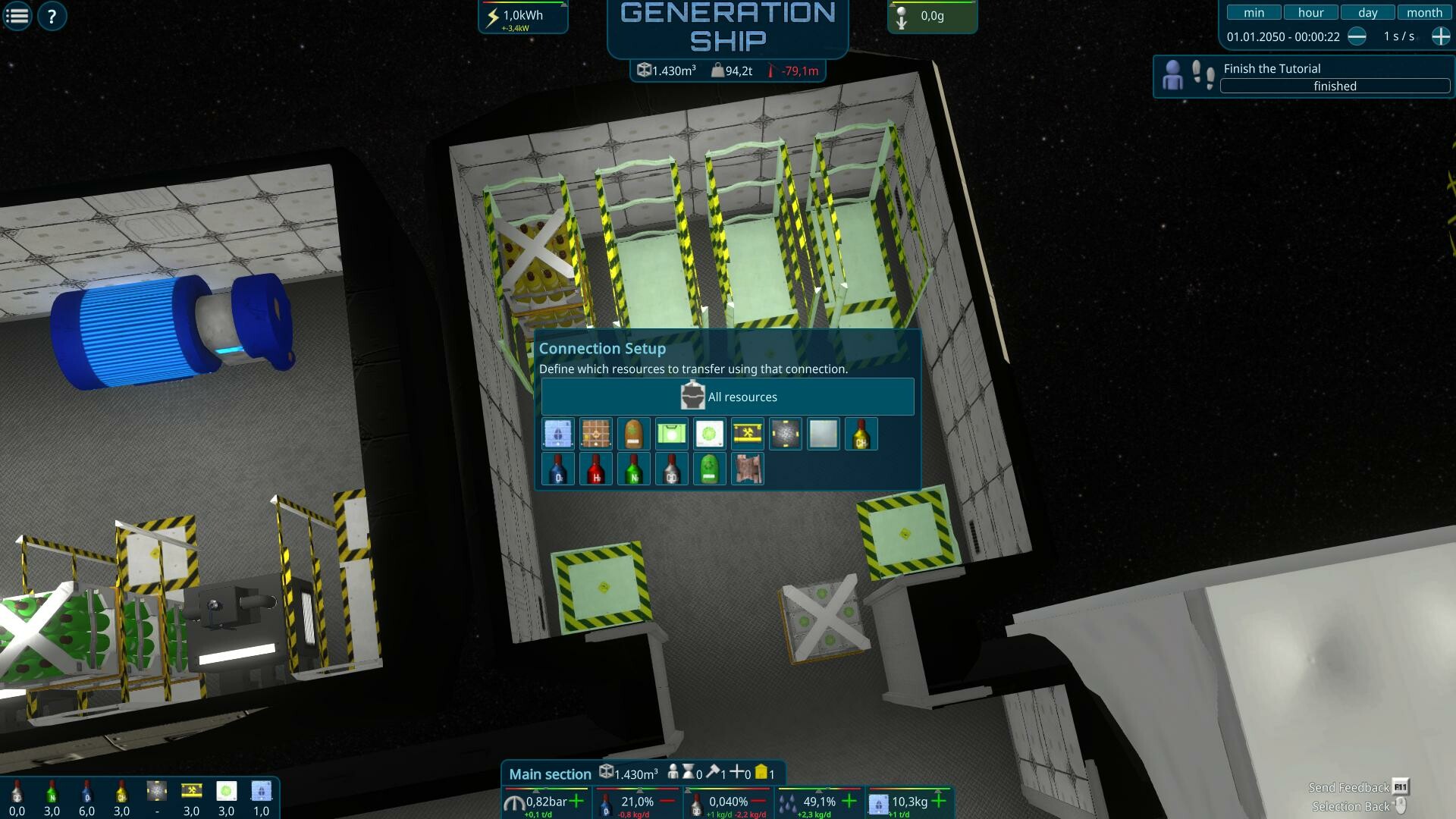Viewport: 1456px width, 819px height.
Task: Toggle the green recycling bottle resource
Action: [710, 468]
